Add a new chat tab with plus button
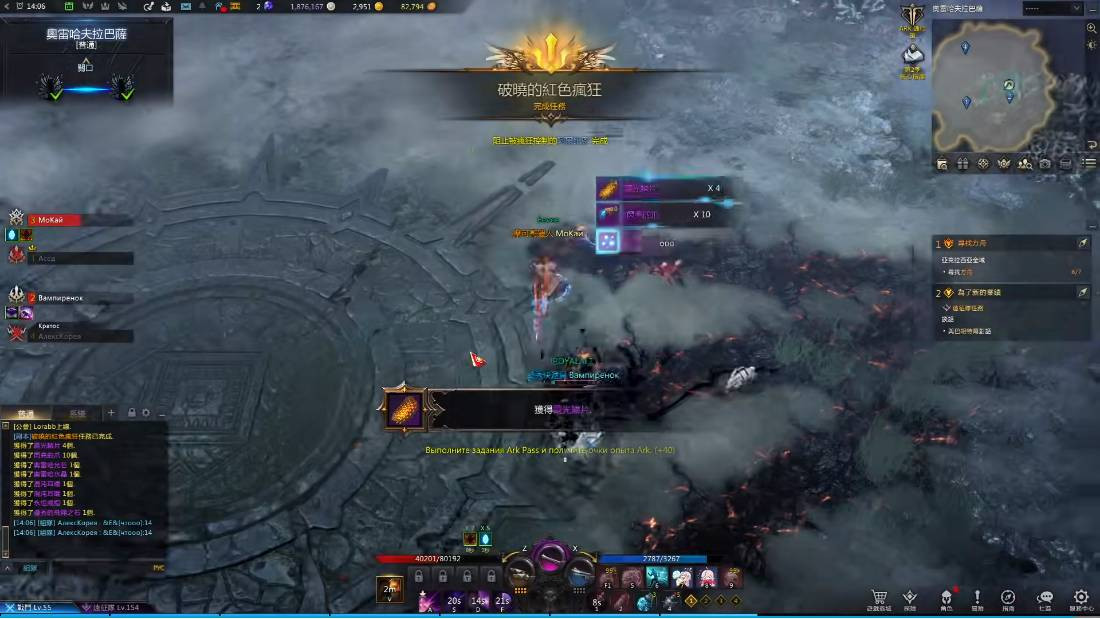The width and height of the screenshot is (1100, 619). click(111, 412)
